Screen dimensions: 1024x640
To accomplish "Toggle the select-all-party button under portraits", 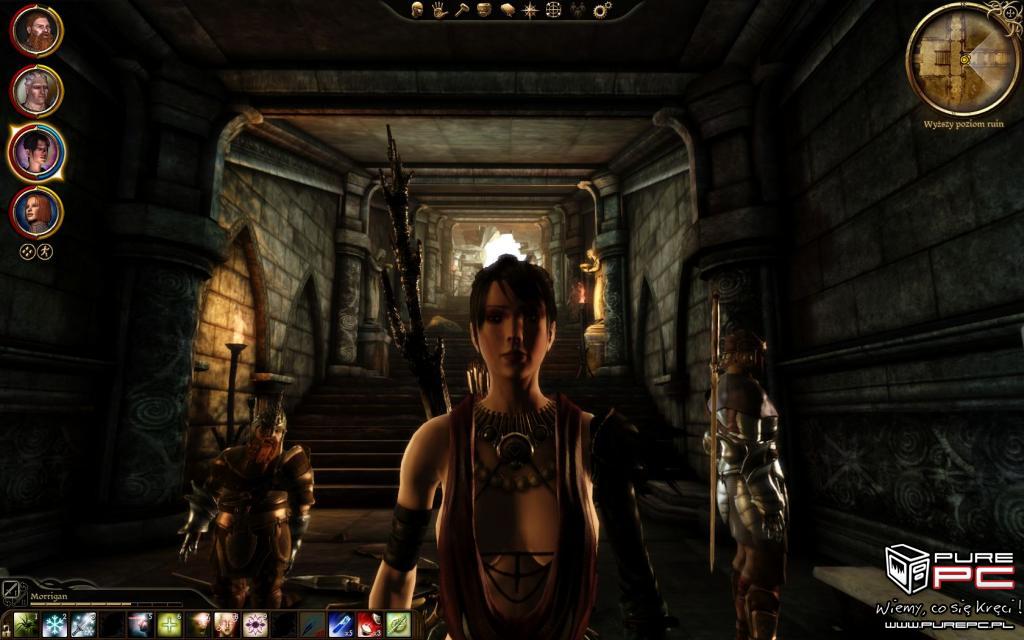I will tap(28, 251).
